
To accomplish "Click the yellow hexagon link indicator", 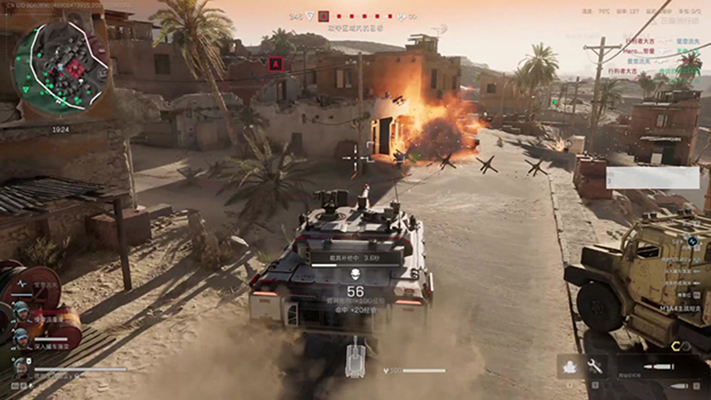I will click(x=675, y=346).
